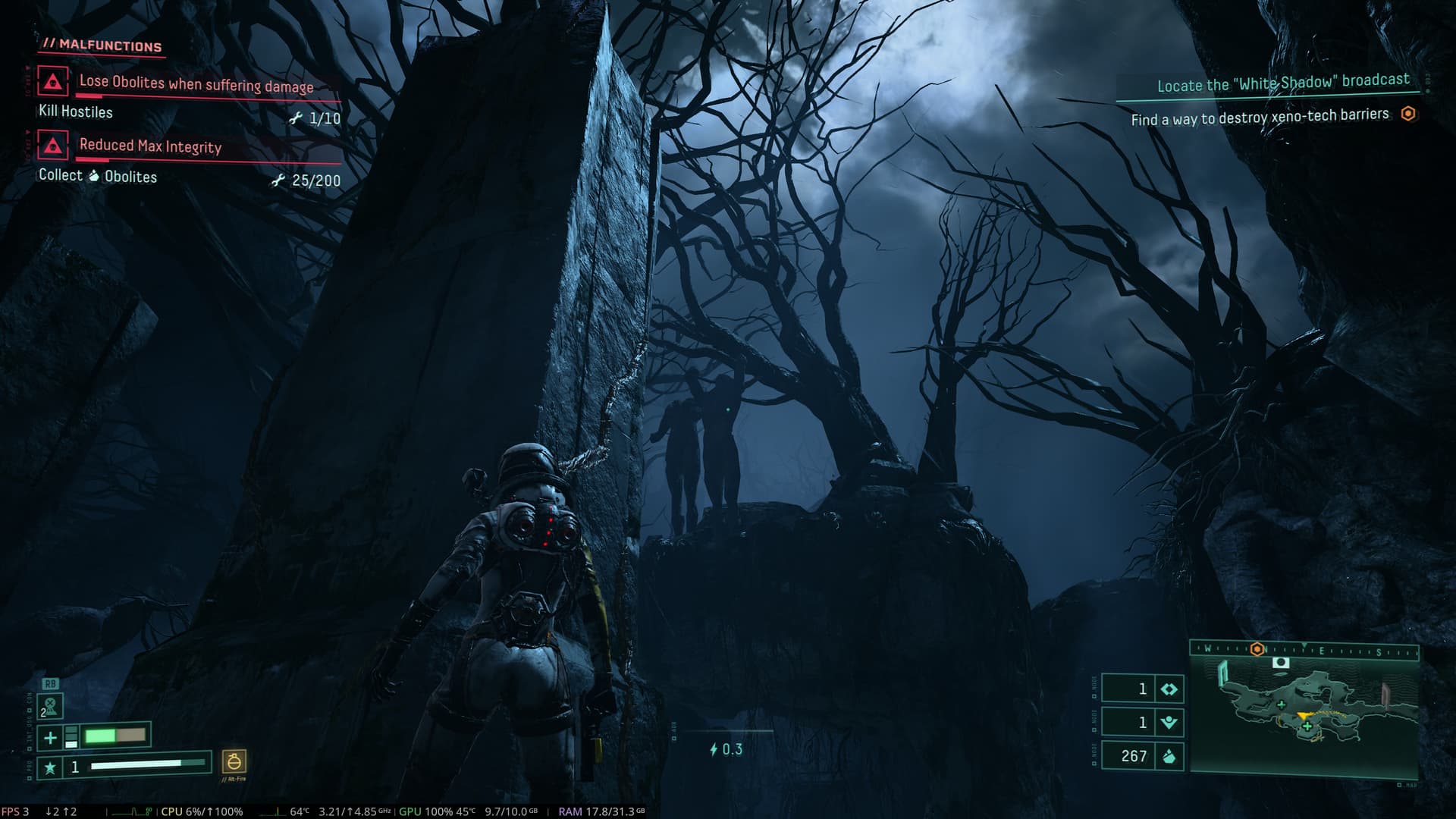Select the consumable item slot above the health bar
Image resolution: width=1456 pixels, height=819 pixels.
coord(50,706)
